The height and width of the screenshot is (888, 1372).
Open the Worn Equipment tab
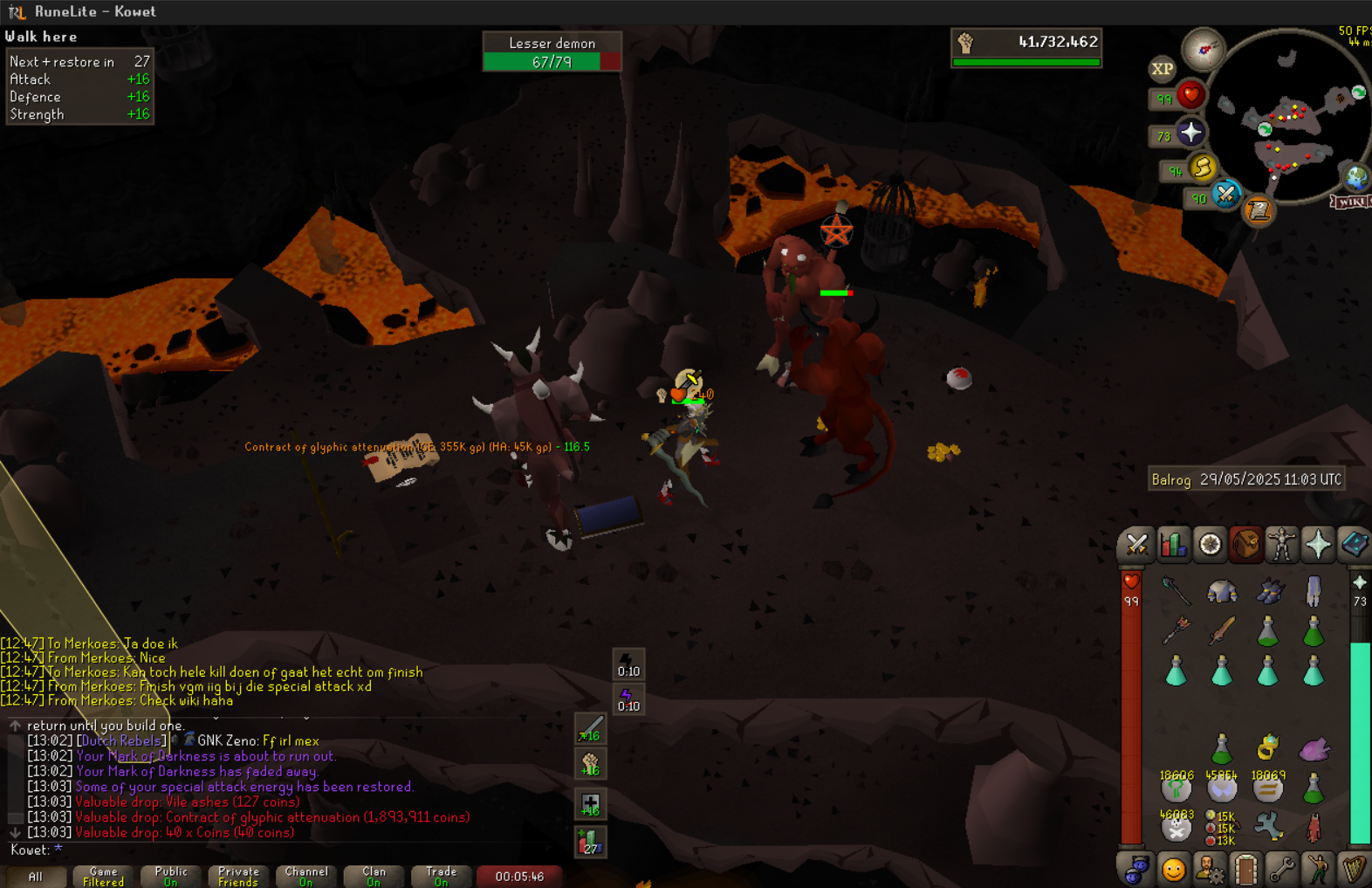click(x=1281, y=545)
